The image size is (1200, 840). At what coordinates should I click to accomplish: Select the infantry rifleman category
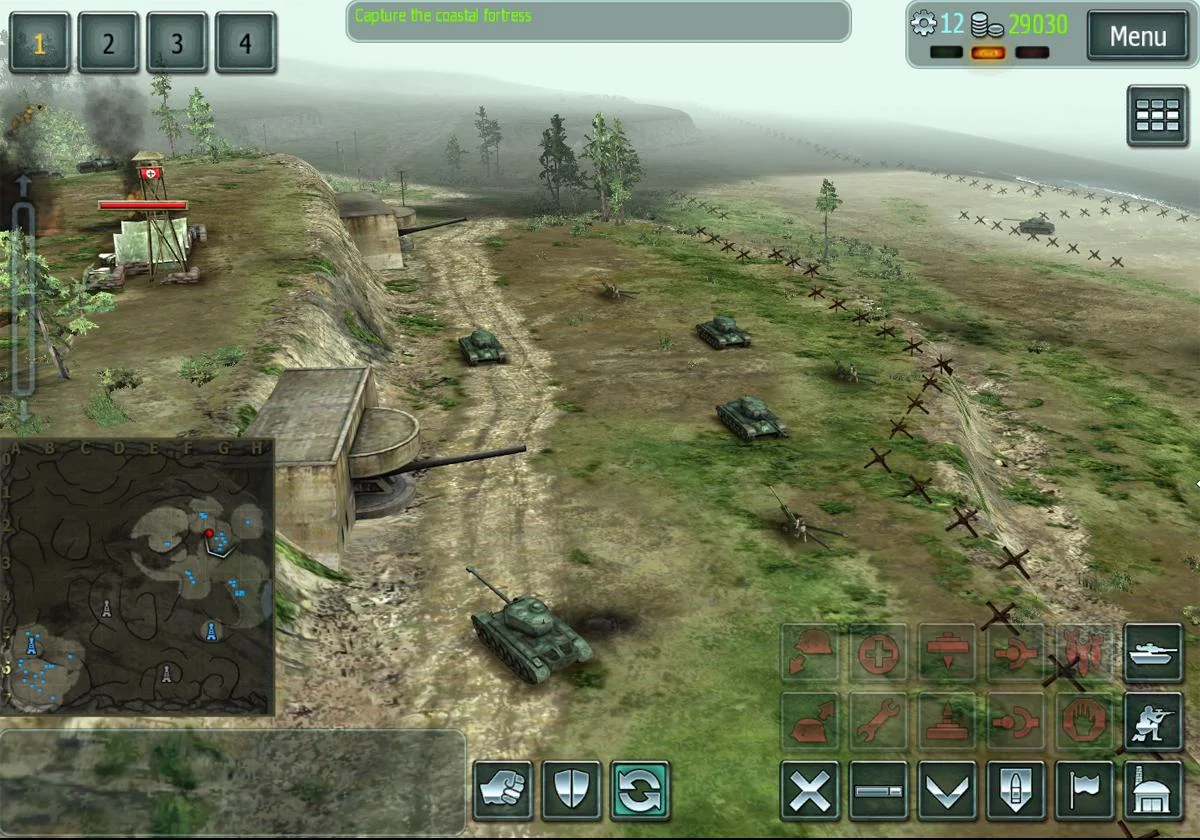click(1154, 722)
